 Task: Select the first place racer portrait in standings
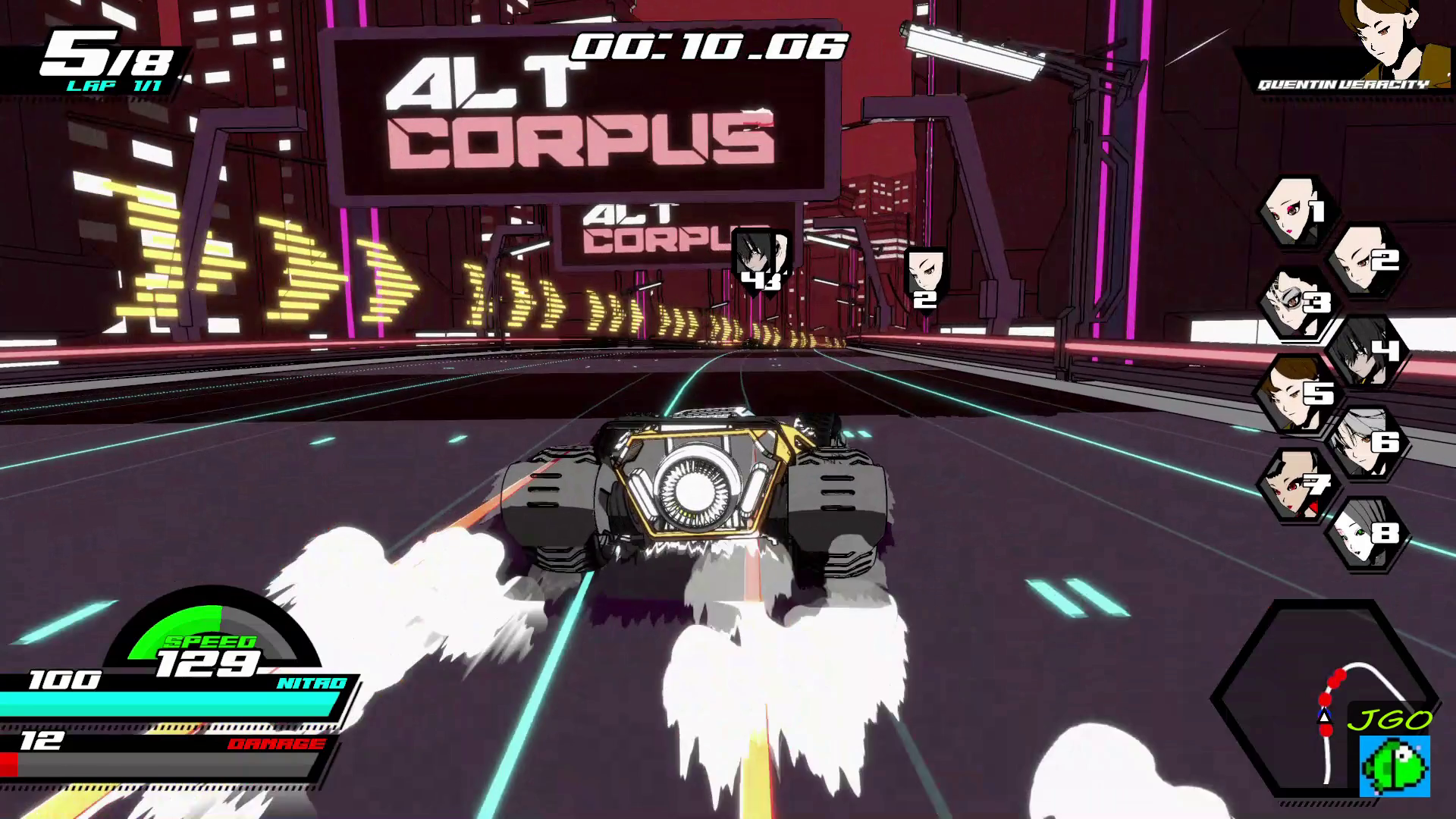(x=1294, y=212)
